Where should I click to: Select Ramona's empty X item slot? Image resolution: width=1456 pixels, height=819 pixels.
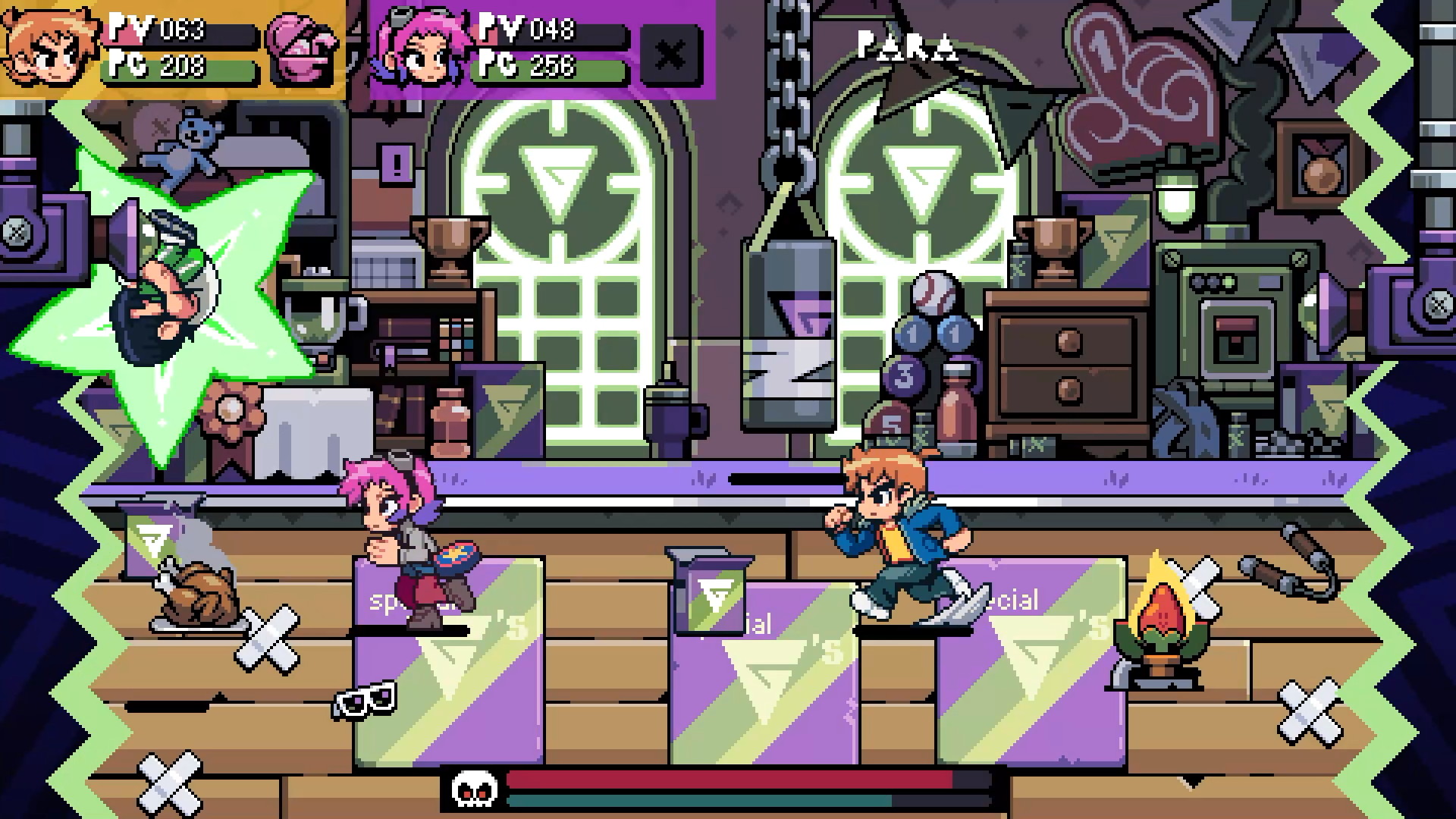tap(670, 55)
